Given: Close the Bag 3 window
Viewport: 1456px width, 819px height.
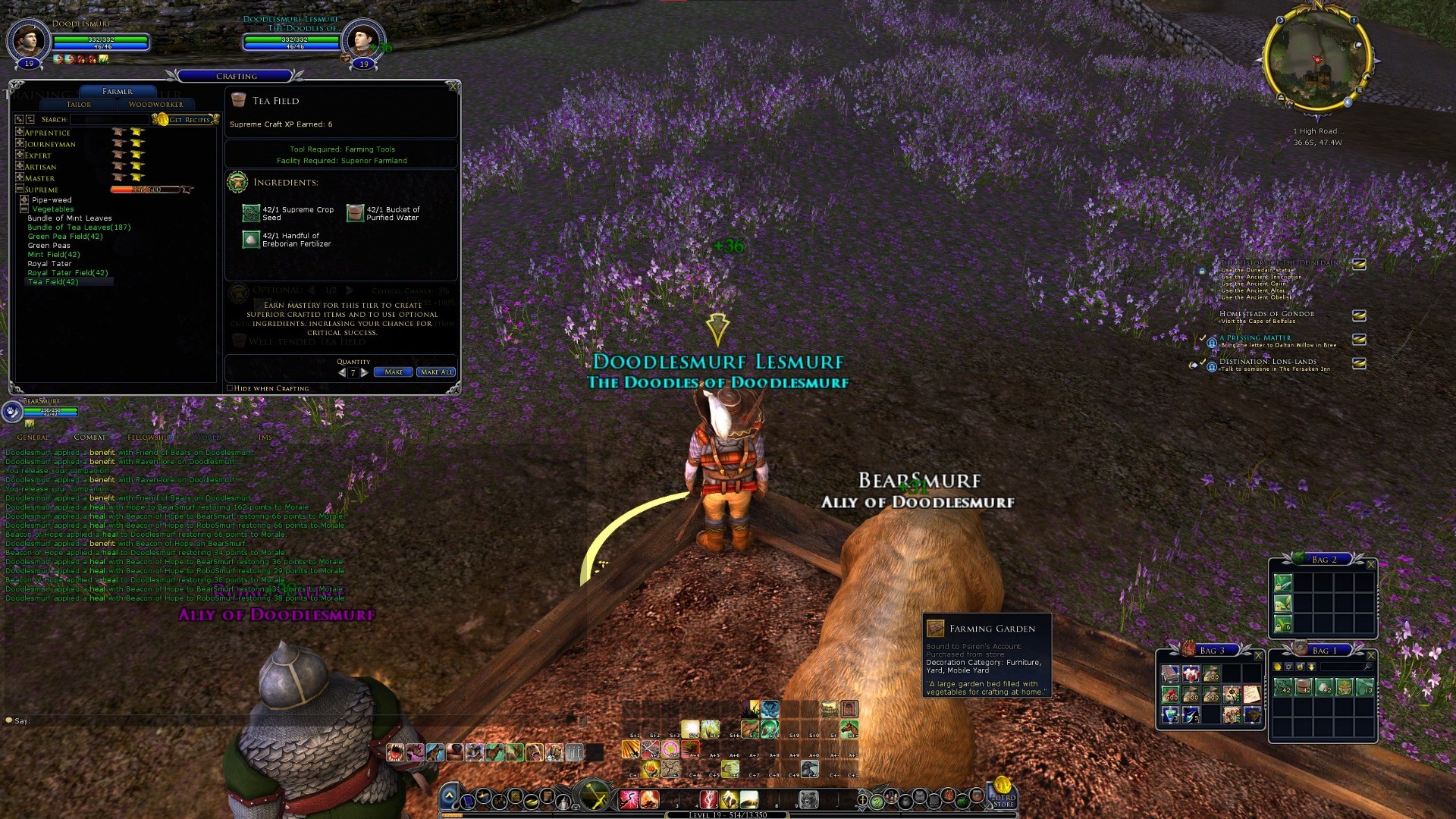Looking at the screenshot, I should click(1258, 655).
